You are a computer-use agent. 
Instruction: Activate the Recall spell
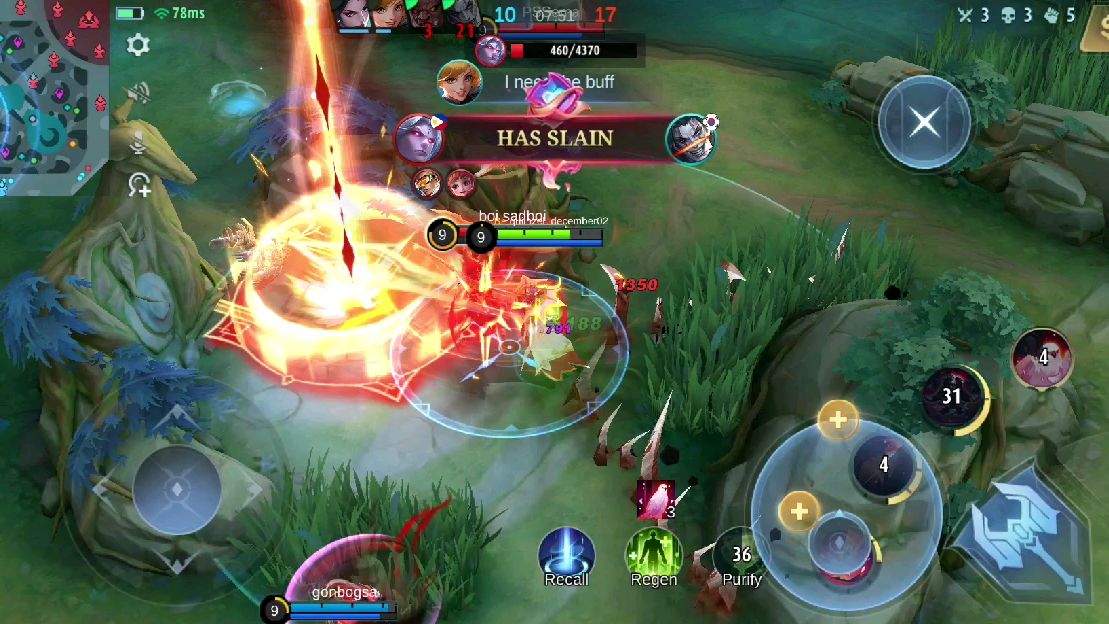566,555
